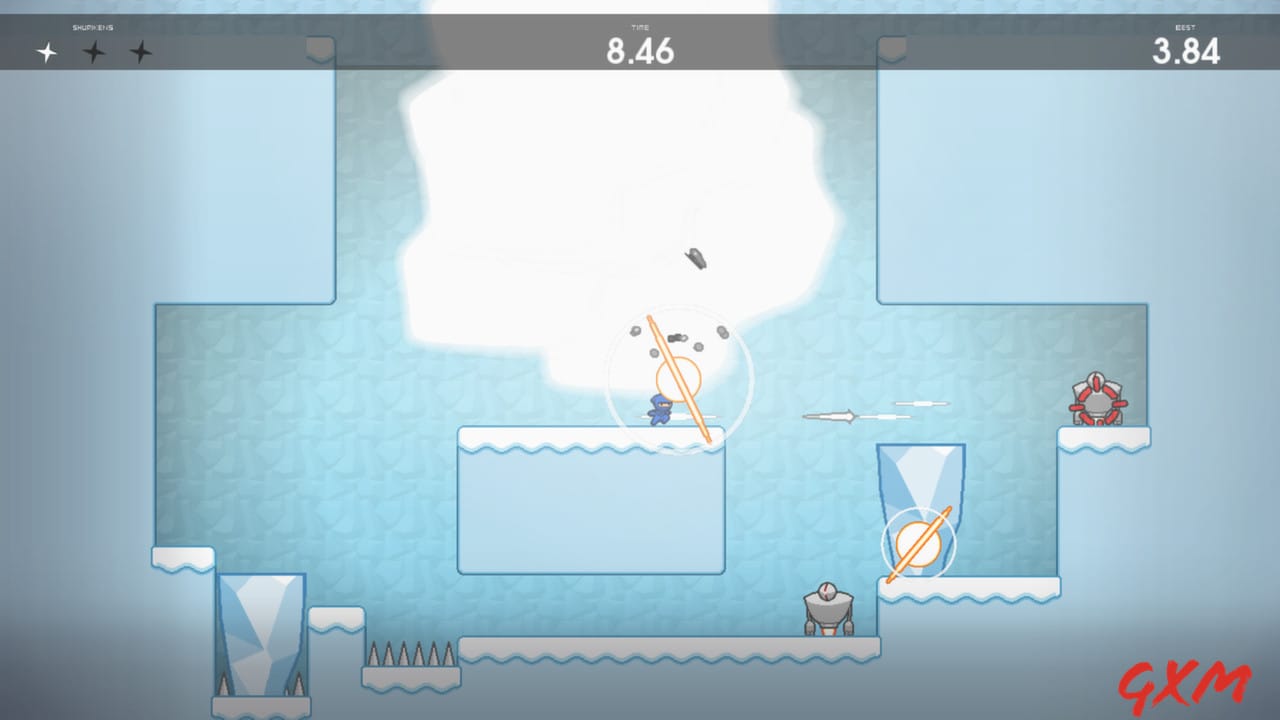Open the TIME display showing 8.46
Viewport: 1280px width, 720px height.
pyautogui.click(x=640, y=45)
